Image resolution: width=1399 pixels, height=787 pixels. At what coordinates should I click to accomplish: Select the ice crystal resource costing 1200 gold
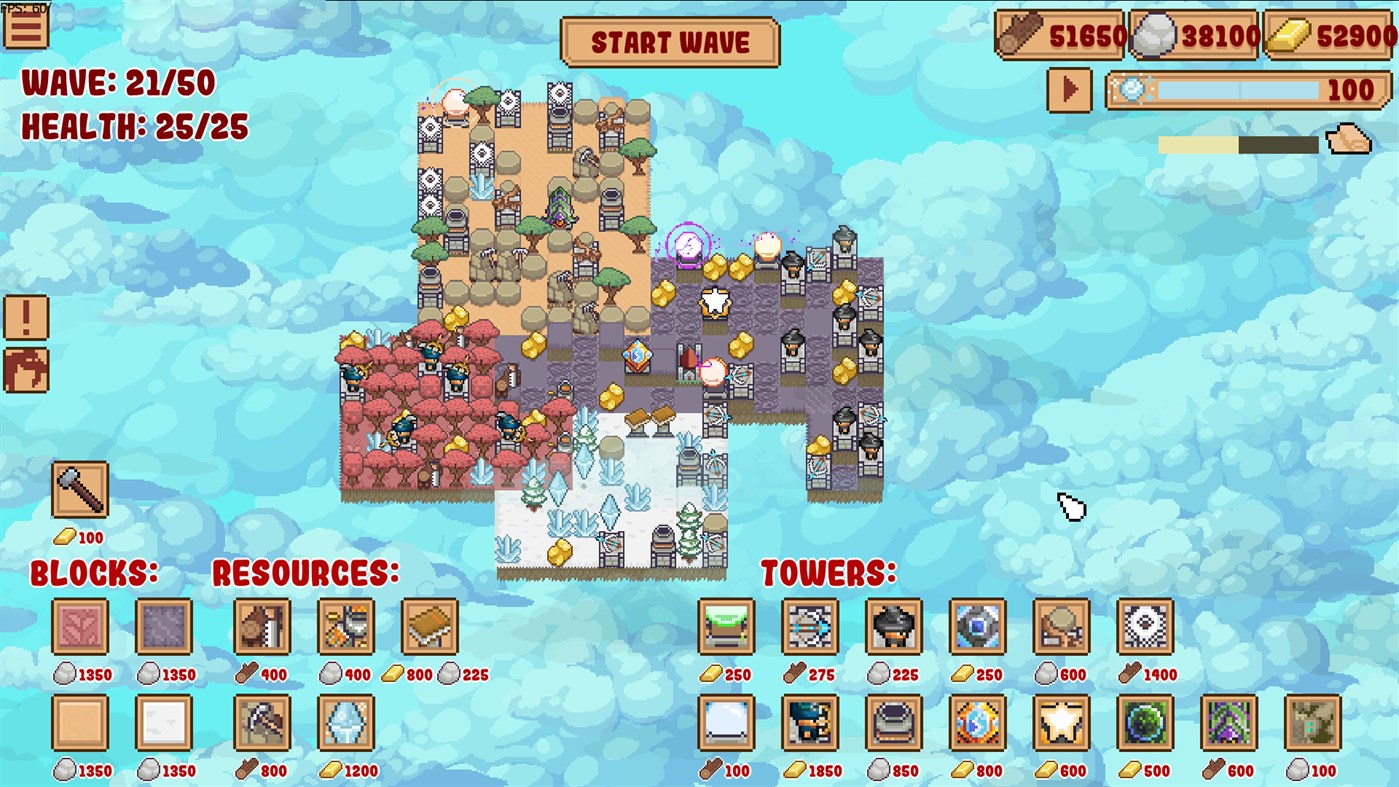pyautogui.click(x=345, y=725)
